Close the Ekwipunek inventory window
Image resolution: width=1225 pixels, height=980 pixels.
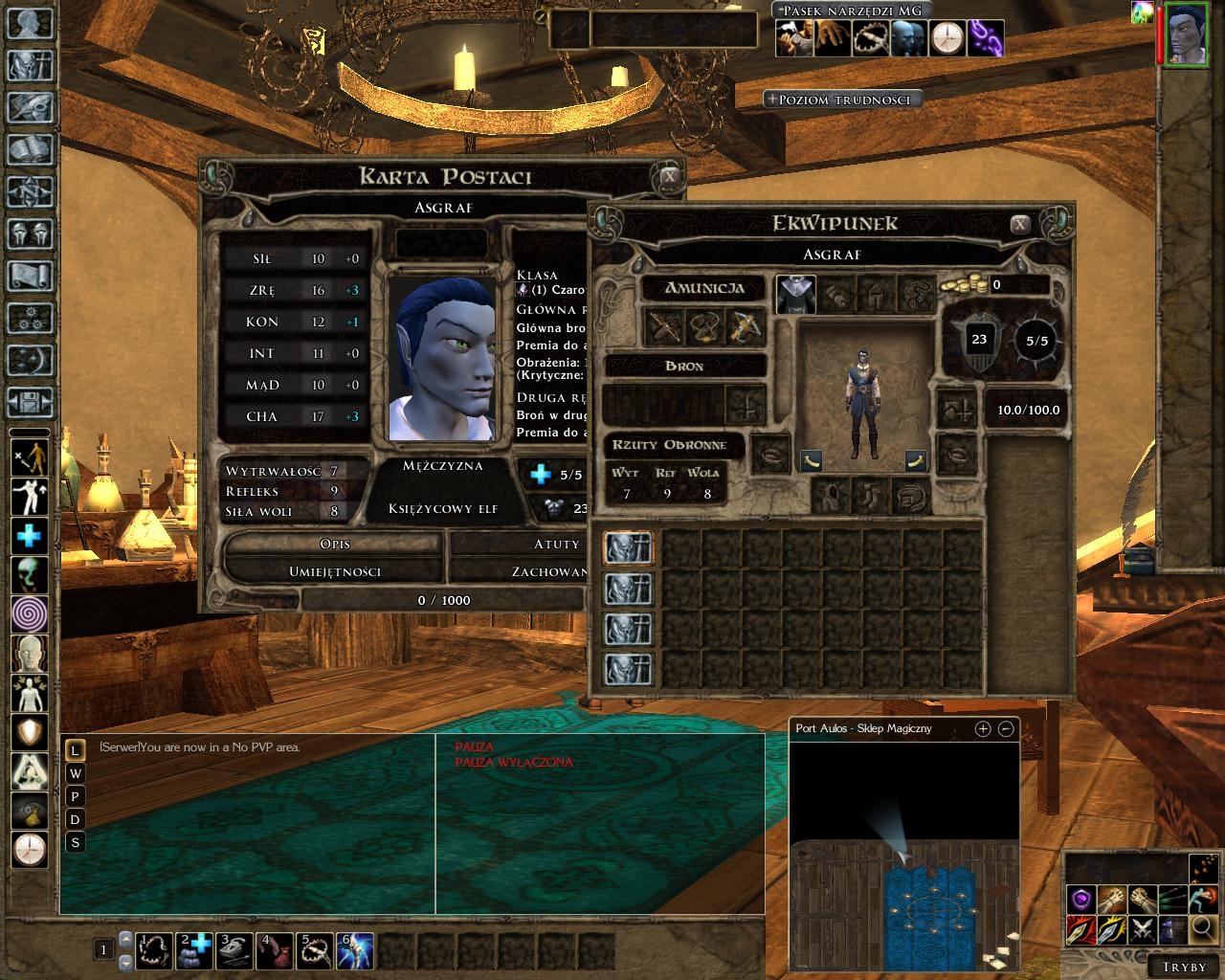[1020, 224]
